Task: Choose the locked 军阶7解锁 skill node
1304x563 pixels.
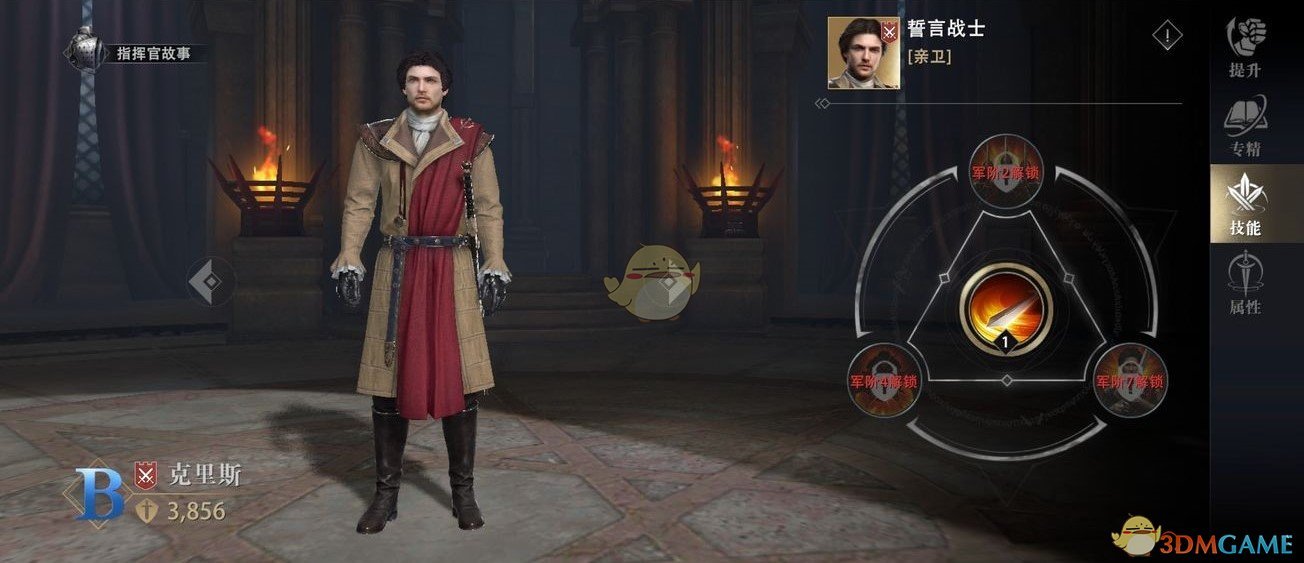Action: 1127,379
